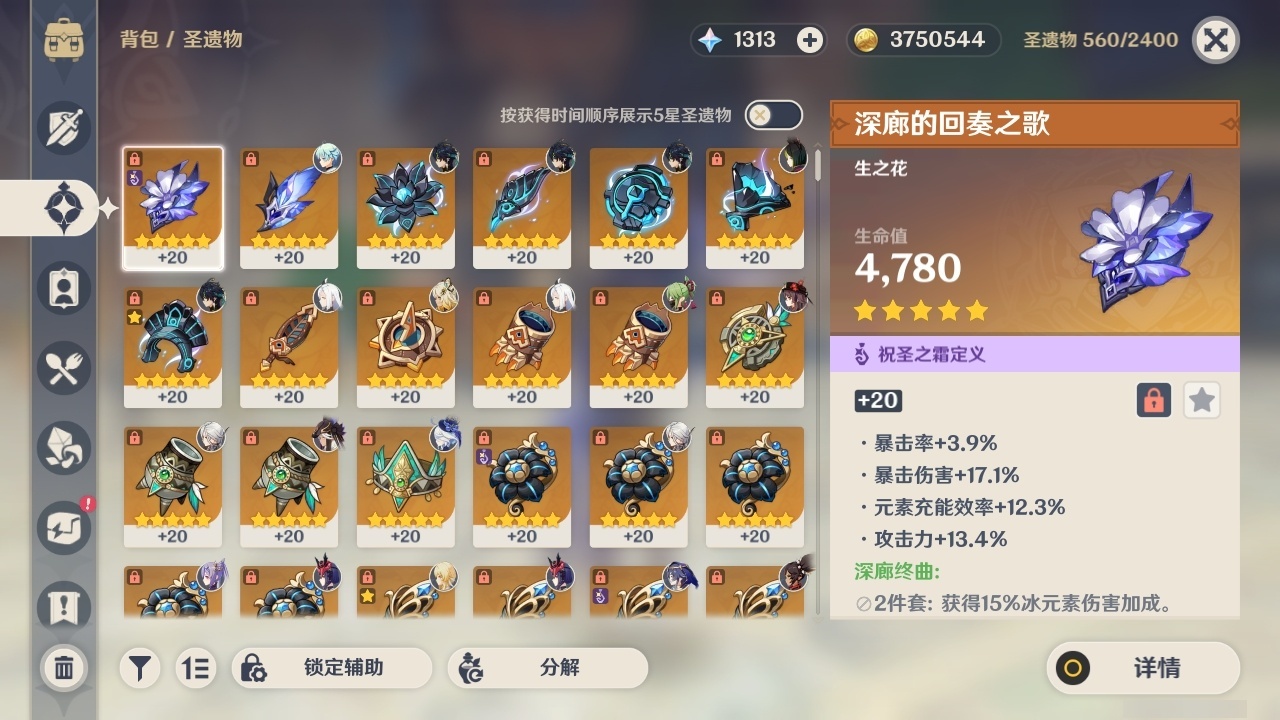Change sorting with the sort order icon
The image size is (1280, 720).
[196, 668]
